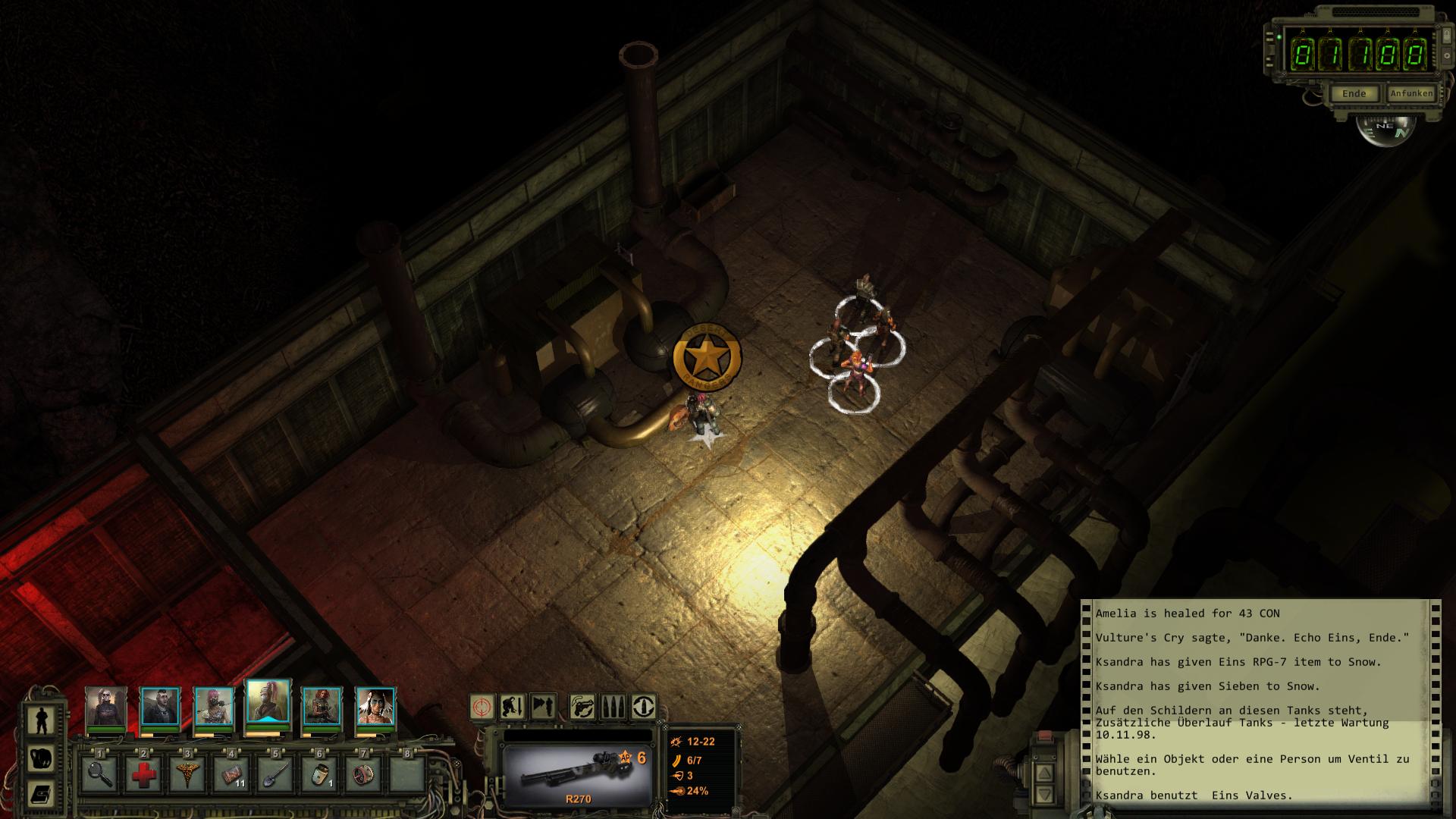Click the R270 shotgun weapon panel

point(578,775)
